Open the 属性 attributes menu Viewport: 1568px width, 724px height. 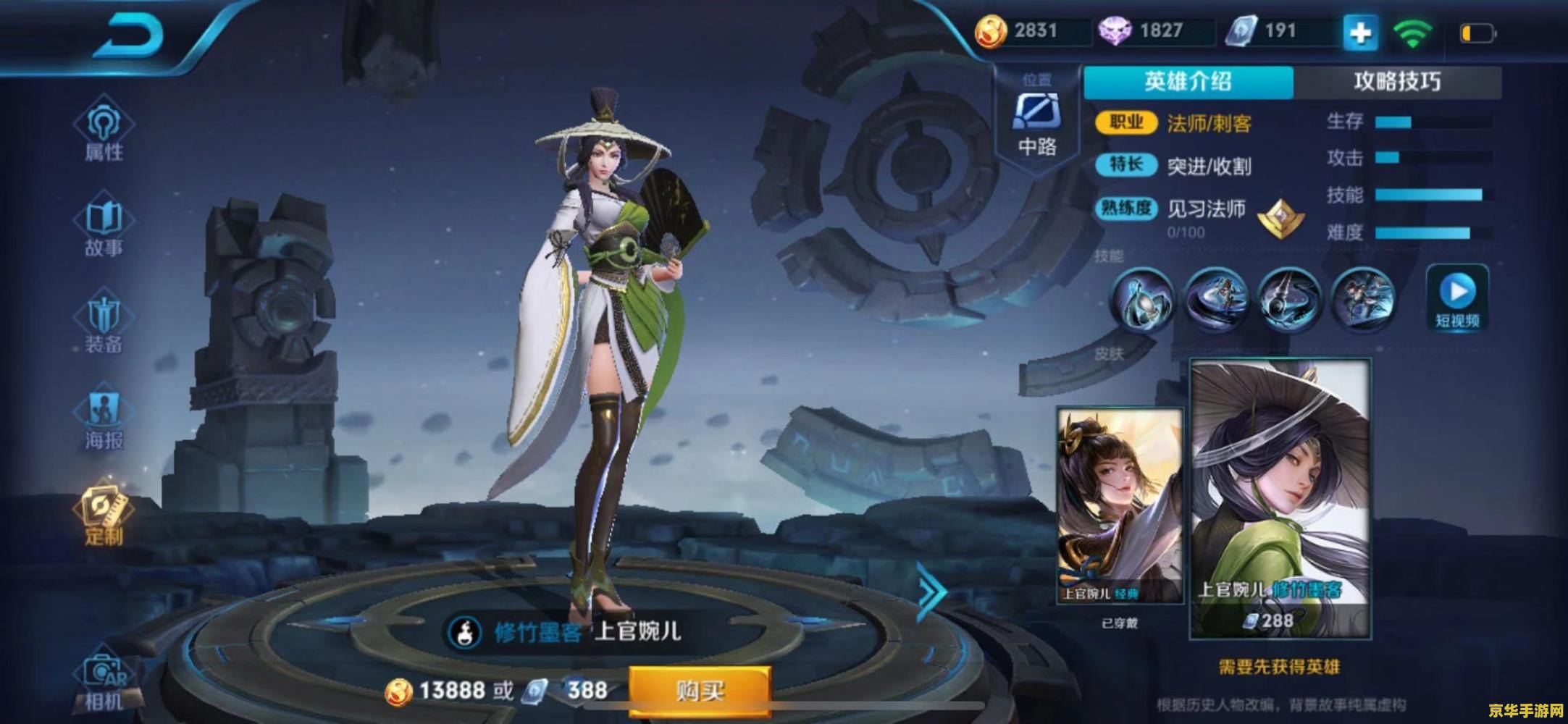click(104, 130)
